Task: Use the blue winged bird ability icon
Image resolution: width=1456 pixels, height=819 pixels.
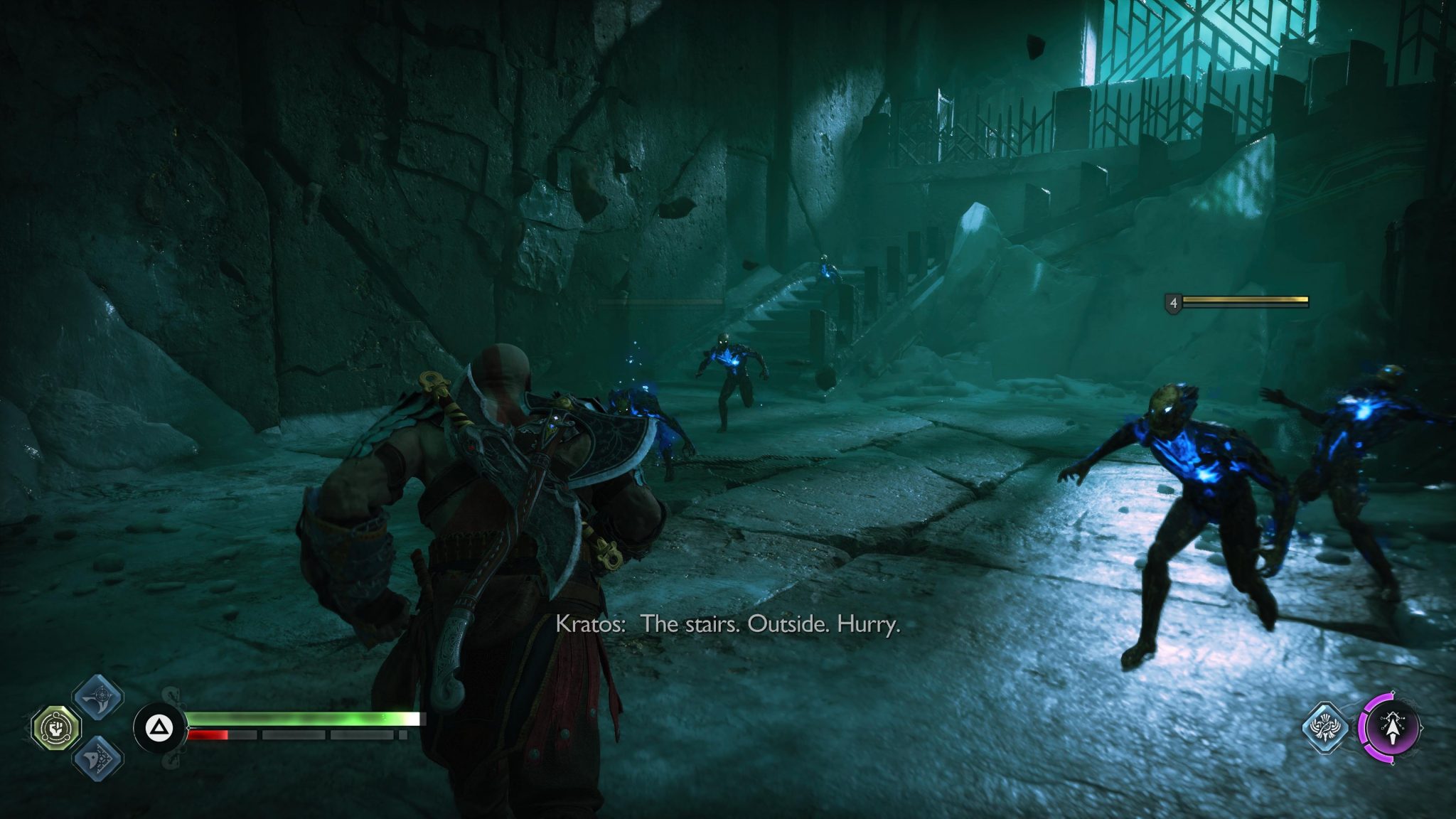Action: point(1325,727)
